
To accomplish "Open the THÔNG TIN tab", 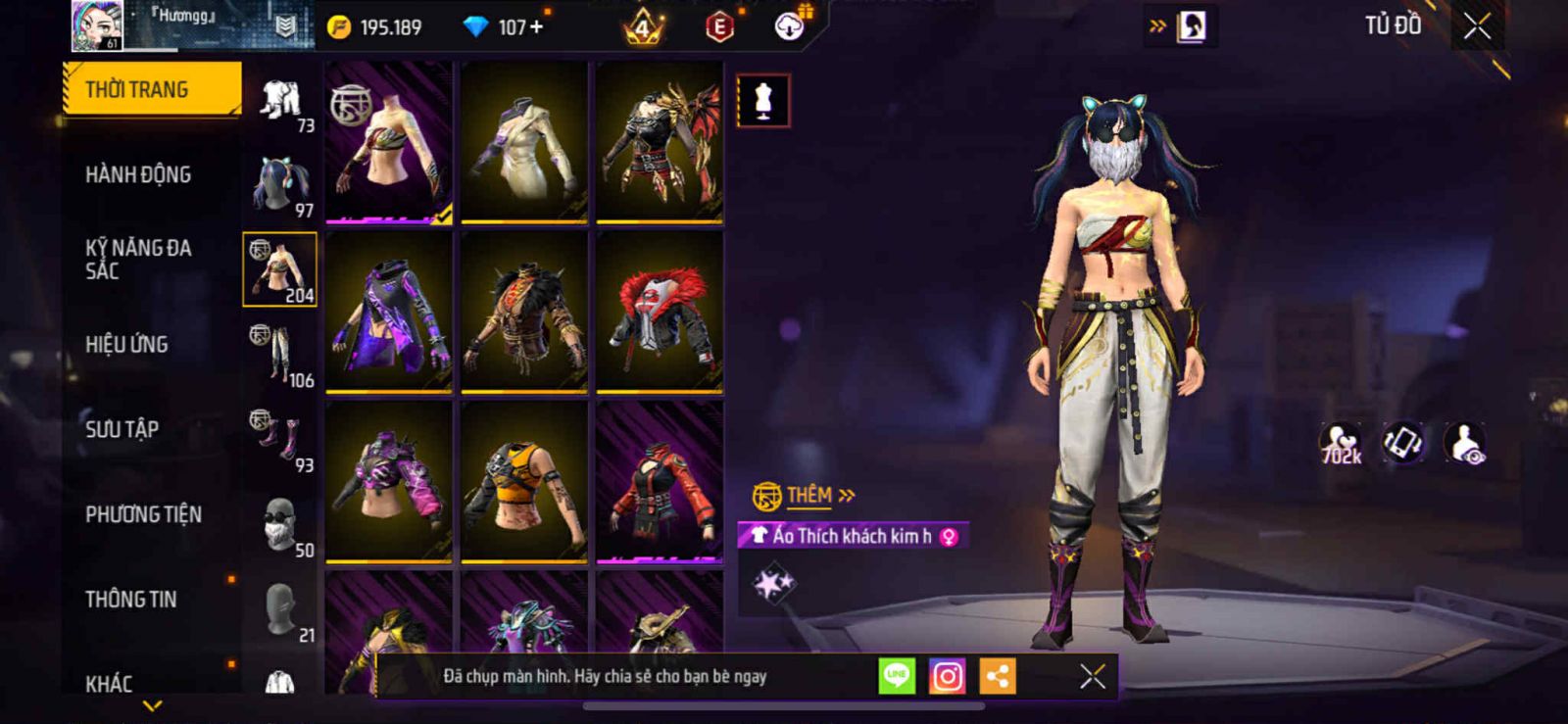I will [130, 599].
